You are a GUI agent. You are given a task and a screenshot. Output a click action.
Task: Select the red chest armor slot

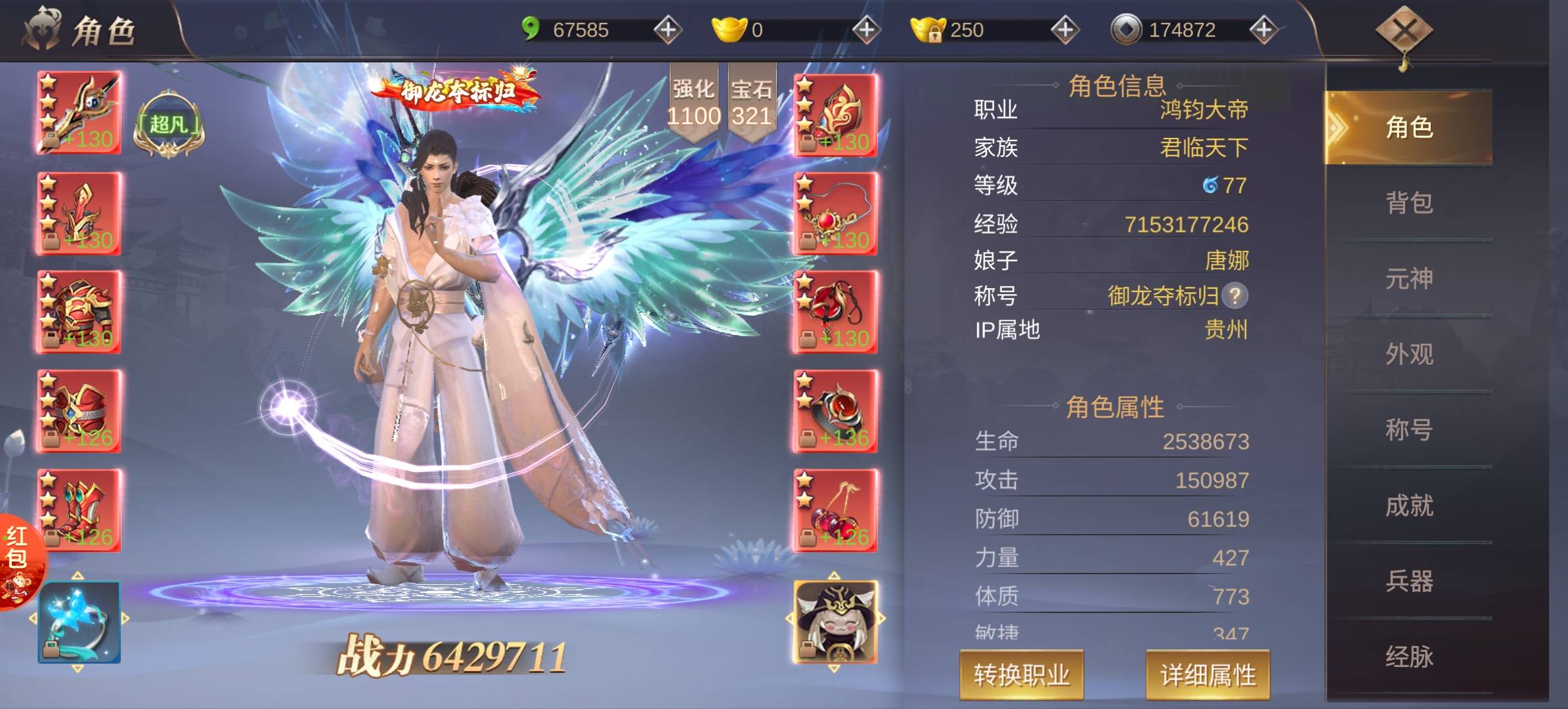(x=79, y=312)
